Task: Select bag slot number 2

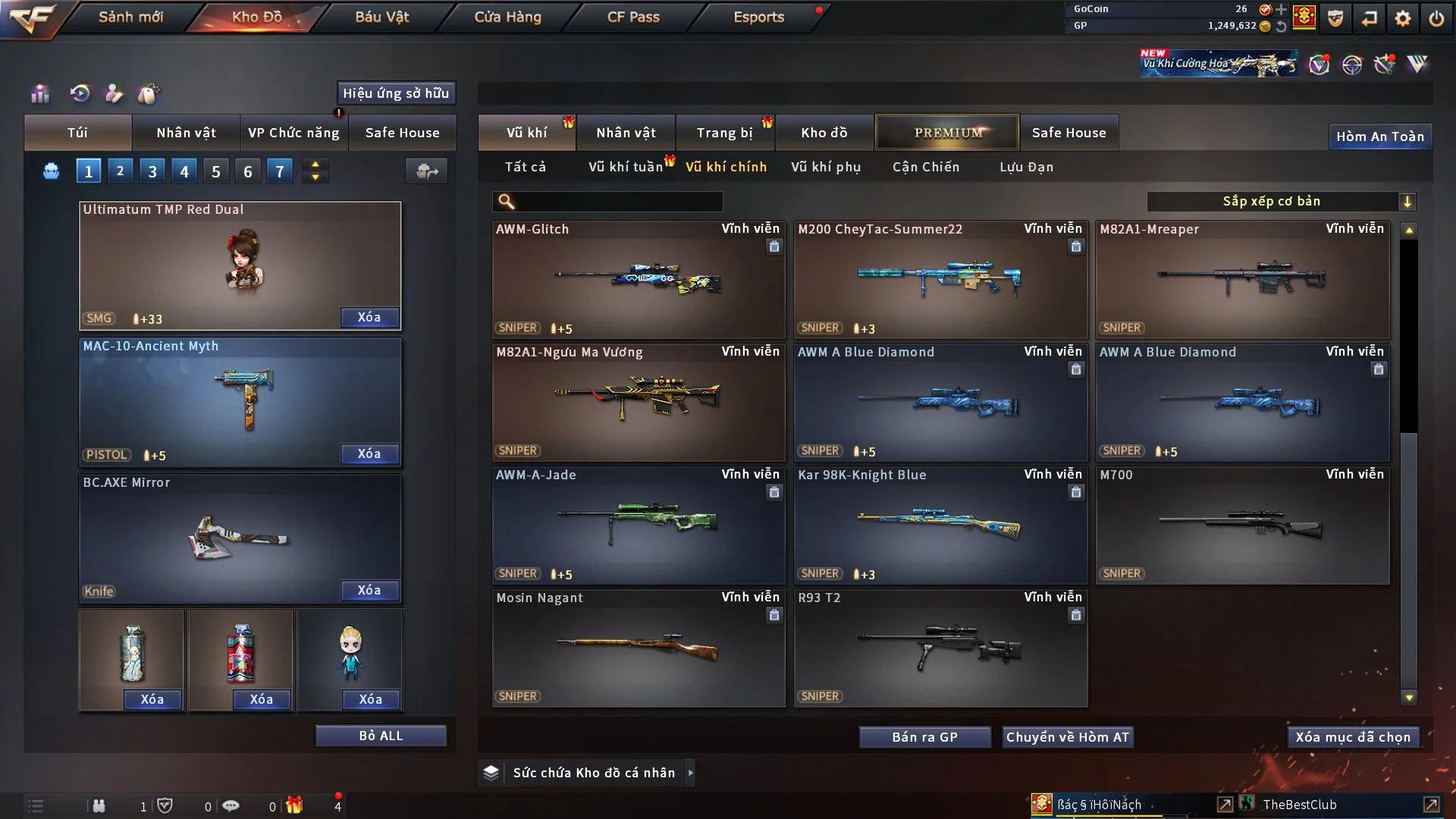Action: click(120, 171)
